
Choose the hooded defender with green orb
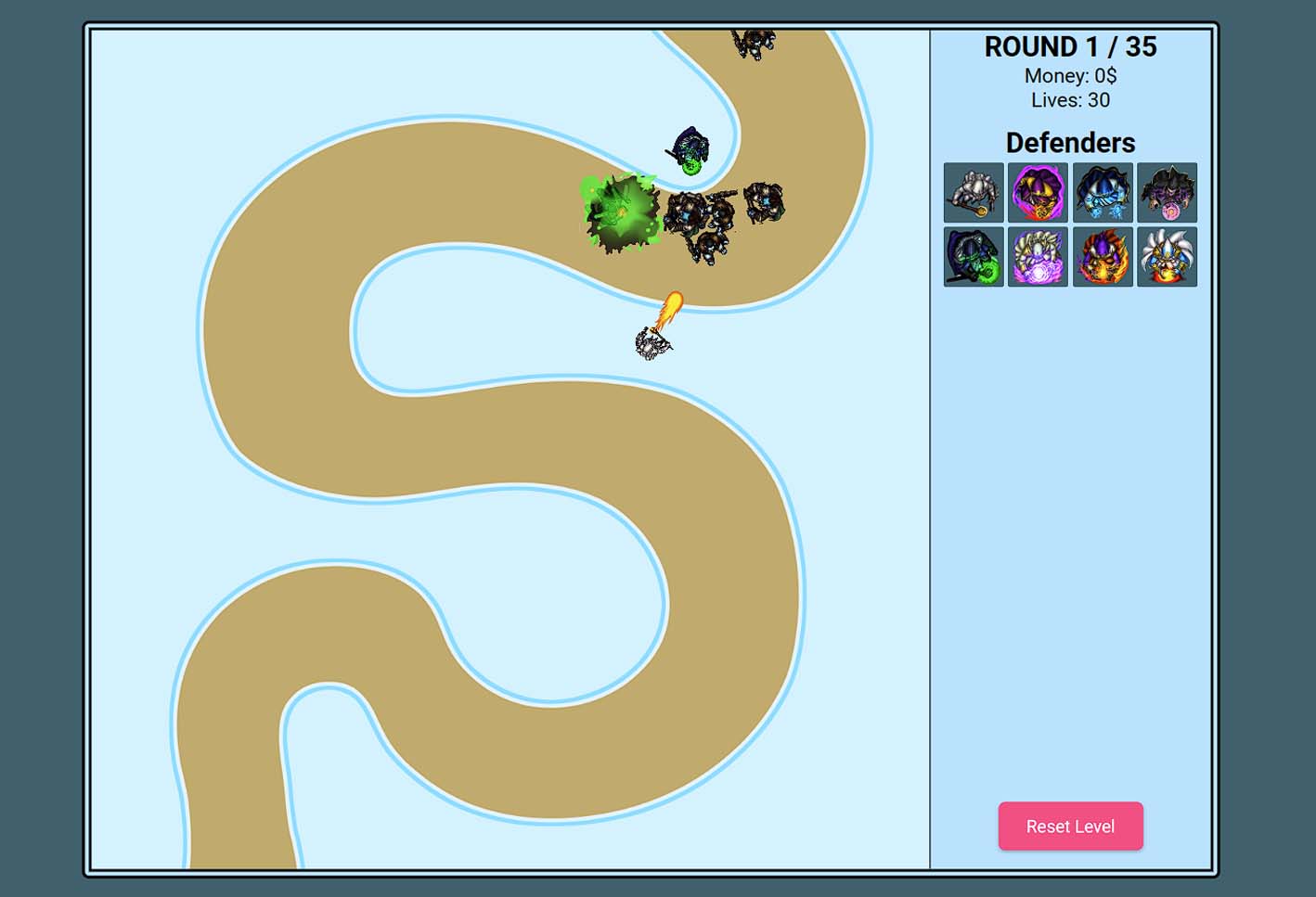974,257
